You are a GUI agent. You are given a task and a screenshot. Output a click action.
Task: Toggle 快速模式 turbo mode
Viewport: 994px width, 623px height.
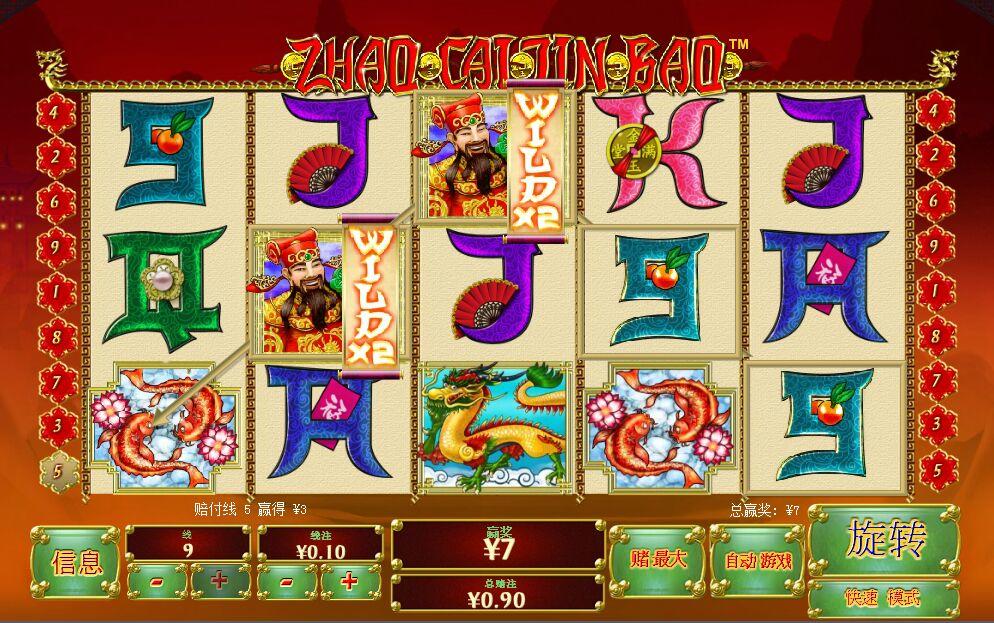pyautogui.click(x=883, y=598)
